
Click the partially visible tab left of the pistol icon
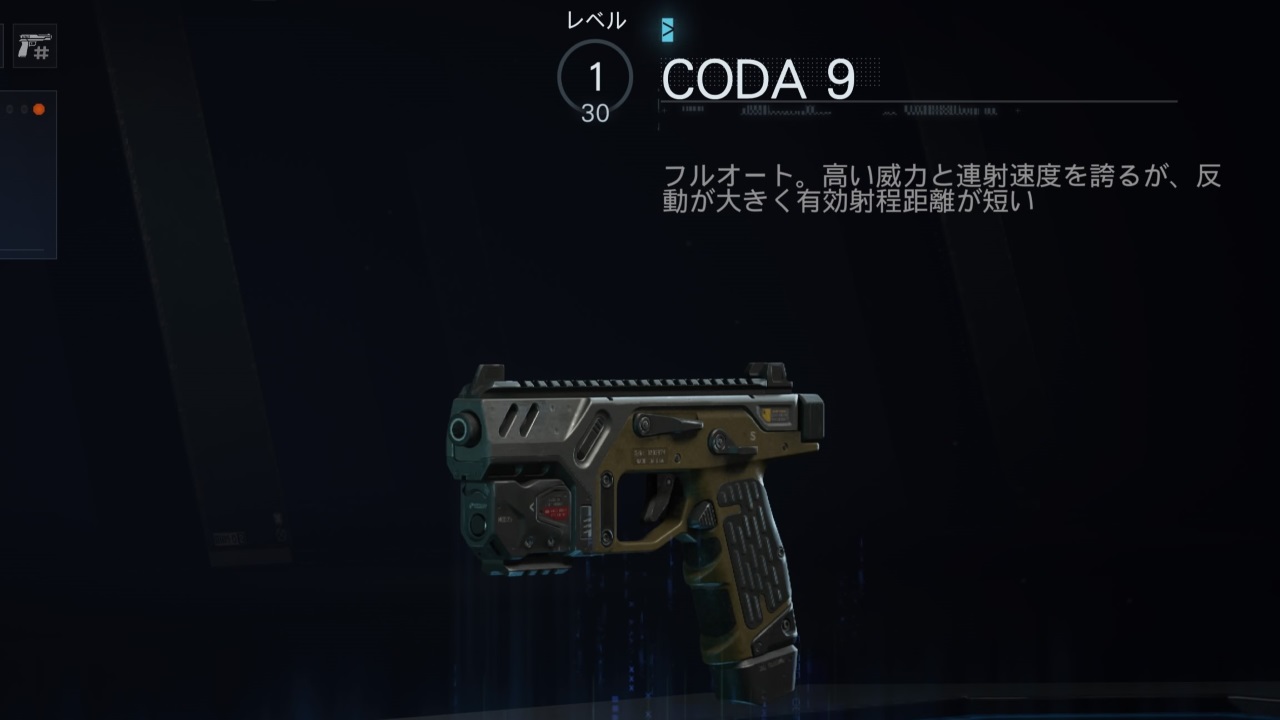tap(2, 45)
